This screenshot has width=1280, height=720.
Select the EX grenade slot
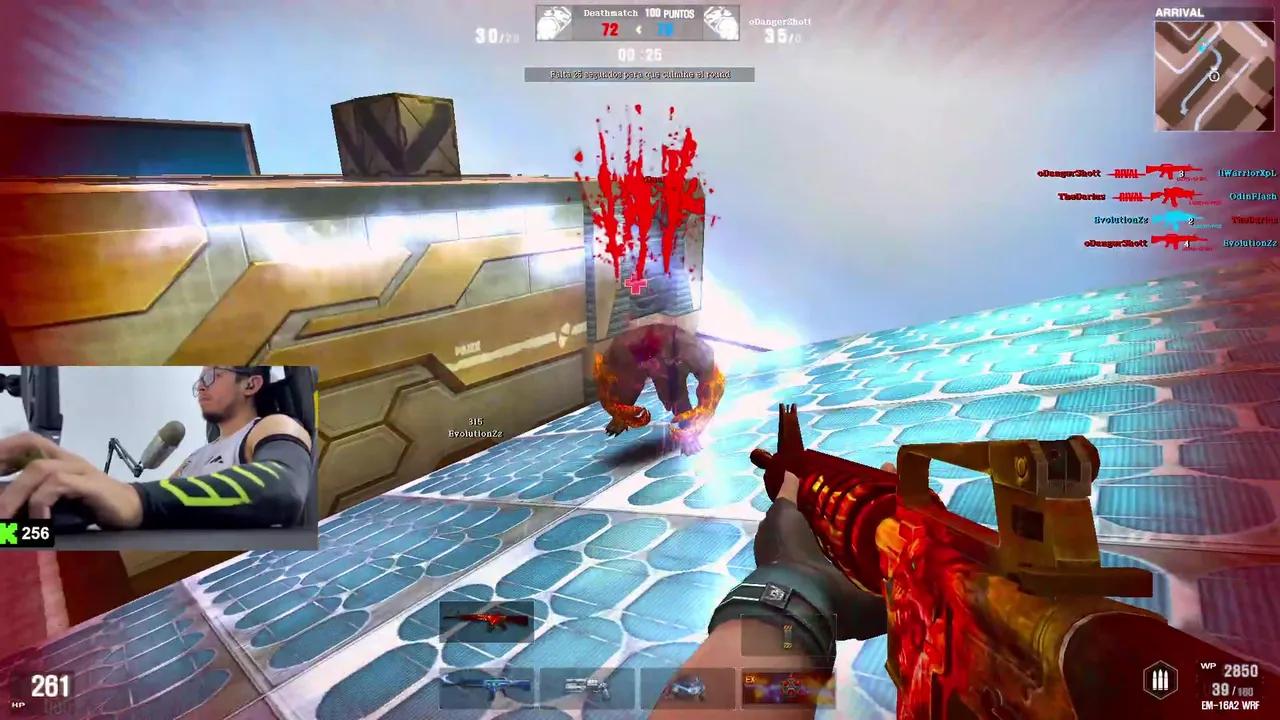(787, 687)
